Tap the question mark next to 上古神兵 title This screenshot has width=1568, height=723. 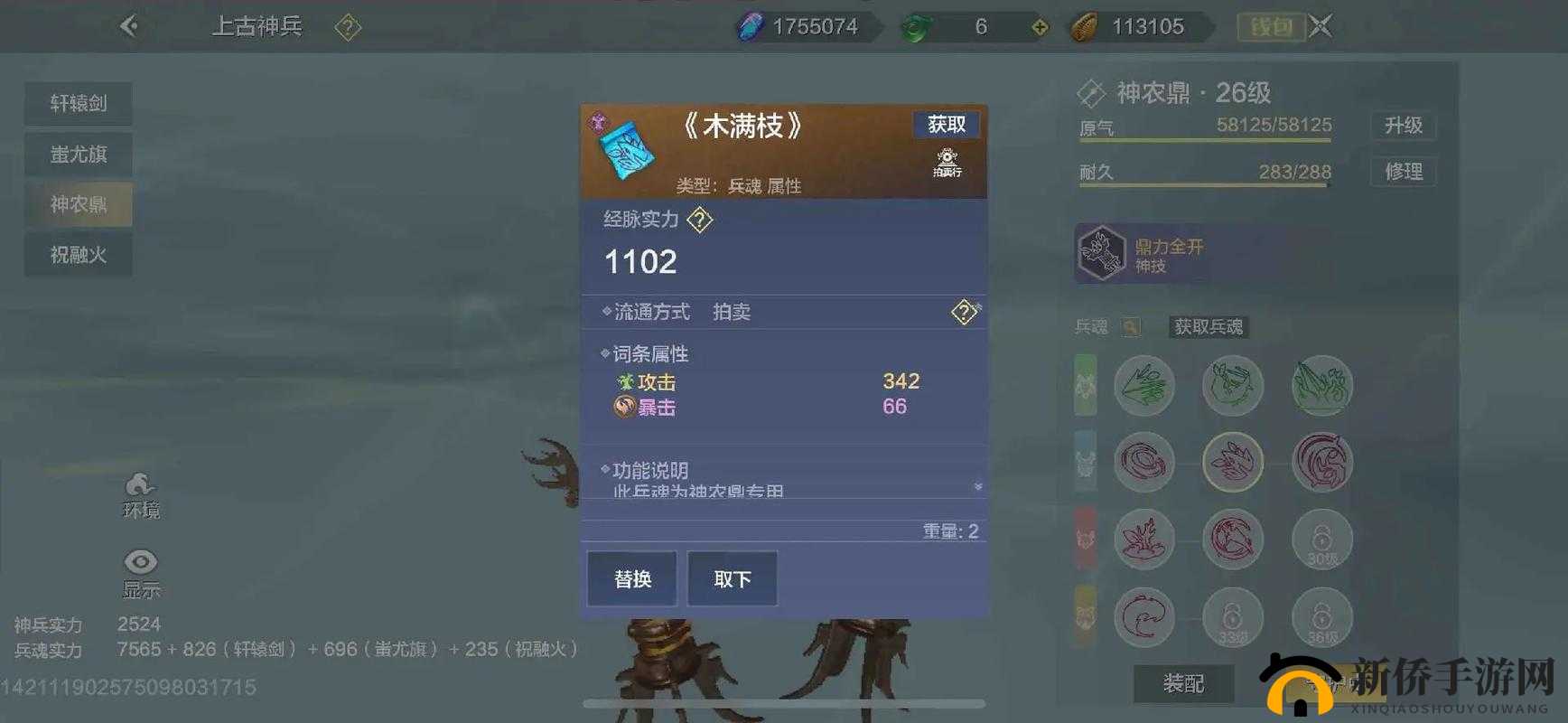[x=348, y=26]
